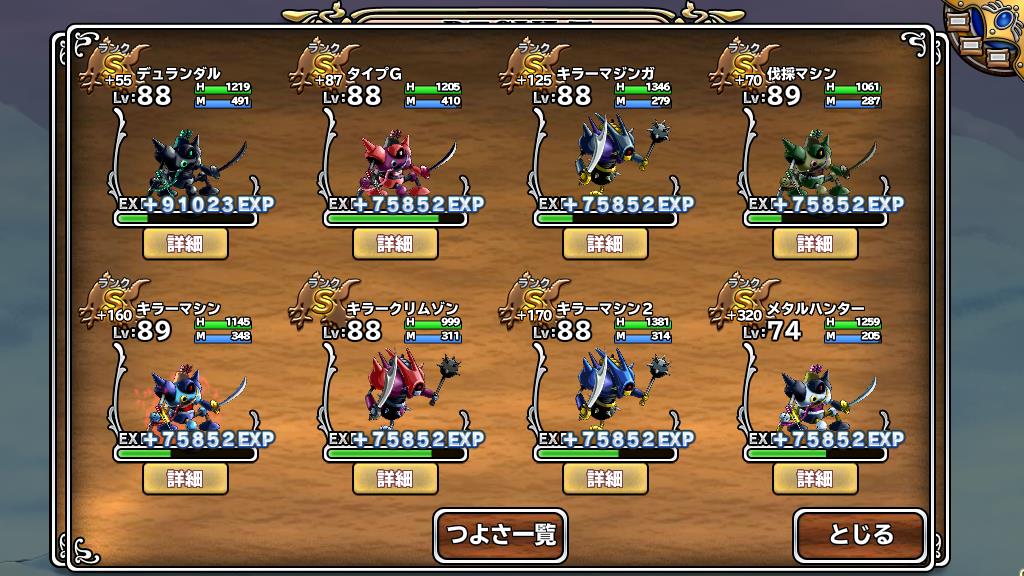Open 詳細 for キラーマシン2
The height and width of the screenshot is (576, 1024).
click(604, 478)
